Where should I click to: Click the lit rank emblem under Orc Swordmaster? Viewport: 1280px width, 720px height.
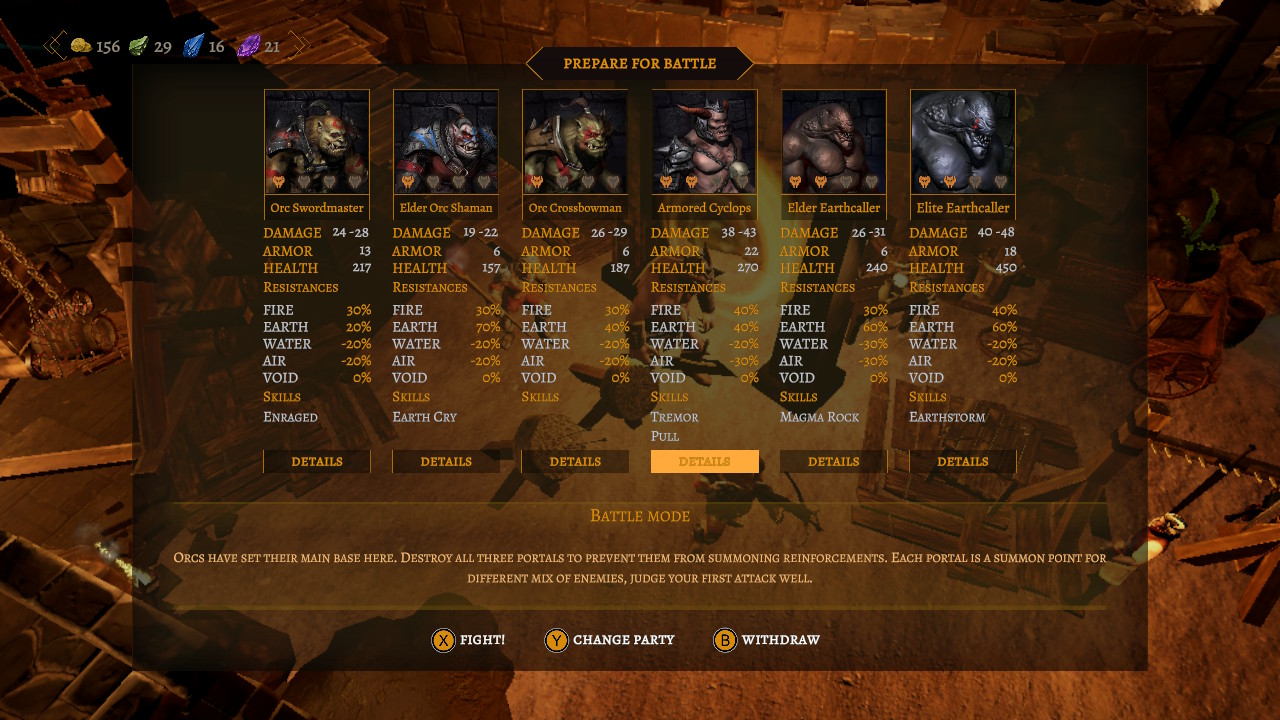pos(279,183)
